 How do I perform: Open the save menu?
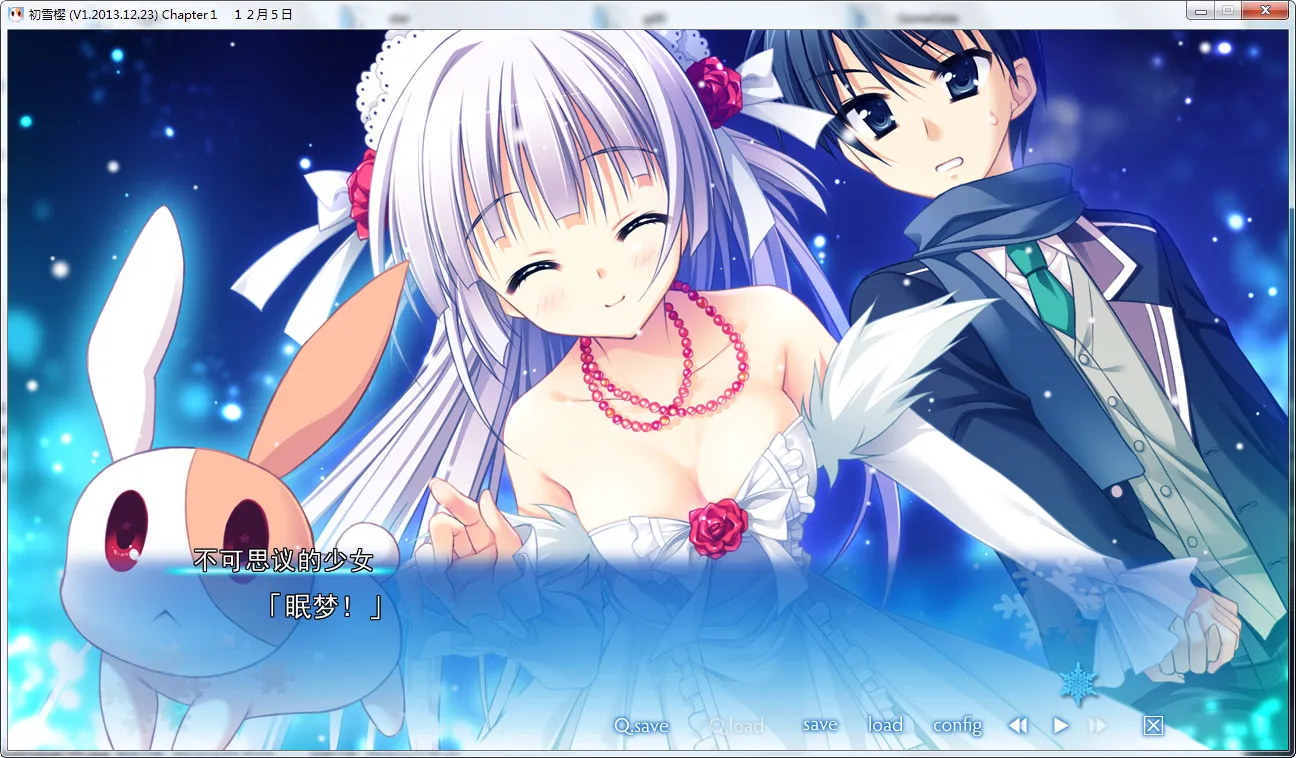(820, 725)
